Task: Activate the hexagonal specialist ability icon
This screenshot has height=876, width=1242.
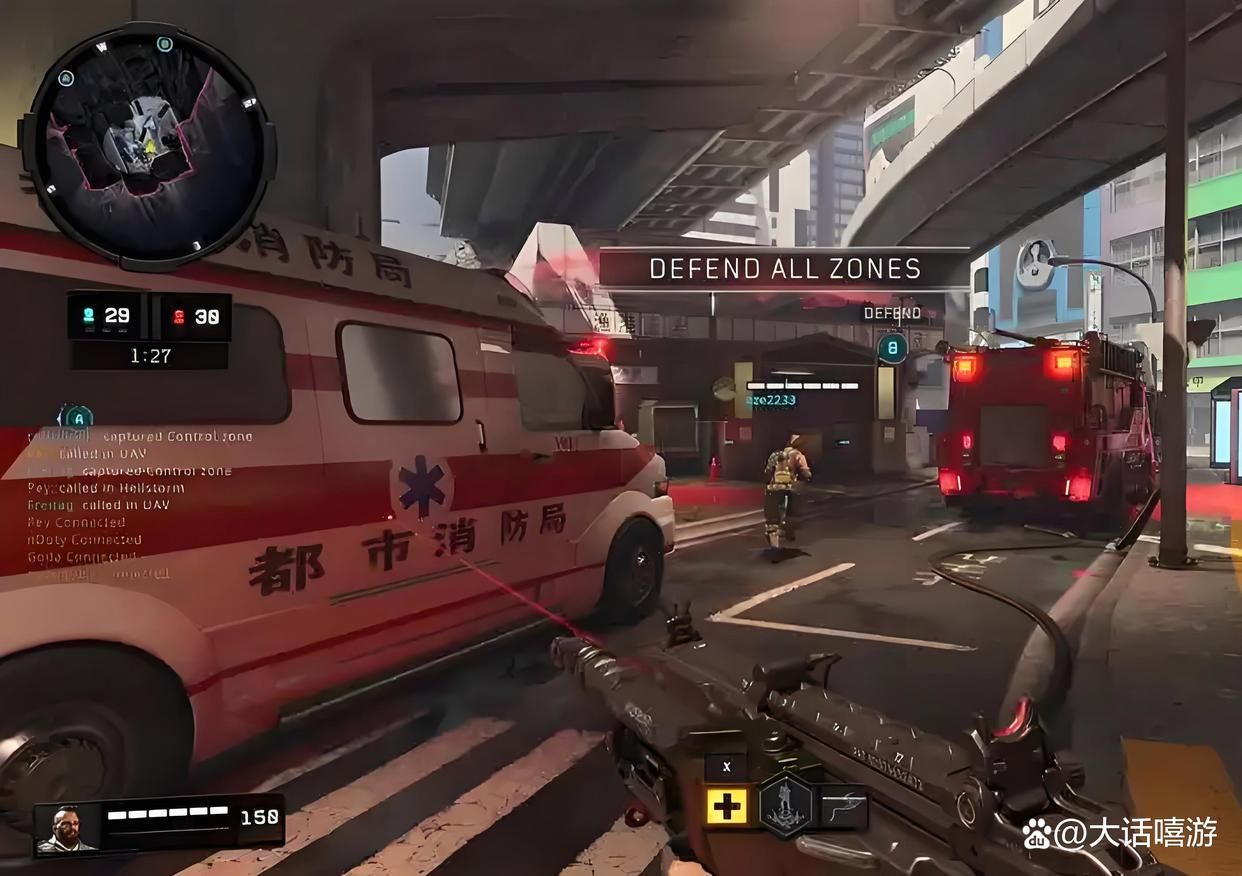Action: click(783, 804)
